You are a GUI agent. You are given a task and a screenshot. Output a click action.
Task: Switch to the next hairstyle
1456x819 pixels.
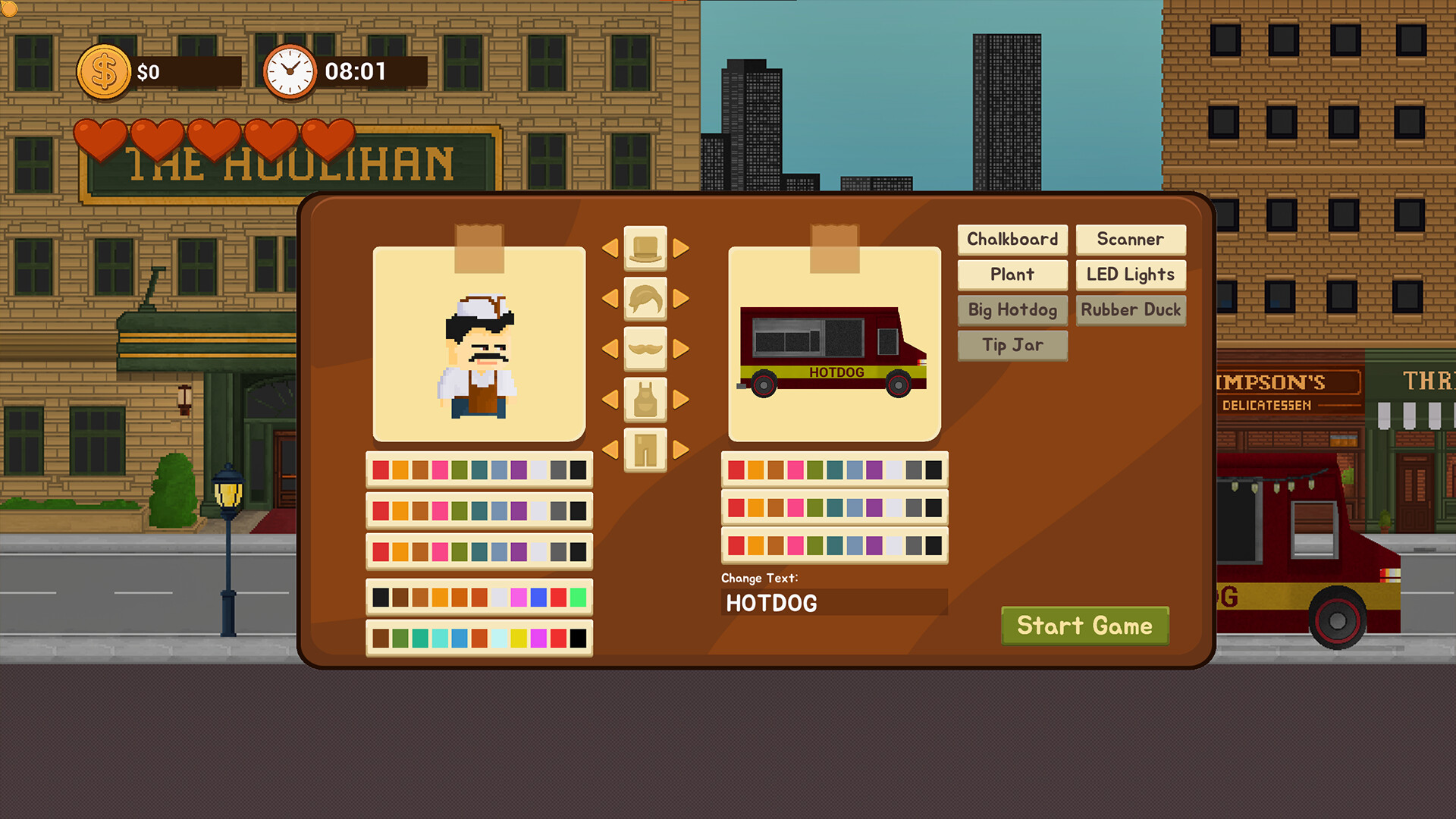pos(681,299)
